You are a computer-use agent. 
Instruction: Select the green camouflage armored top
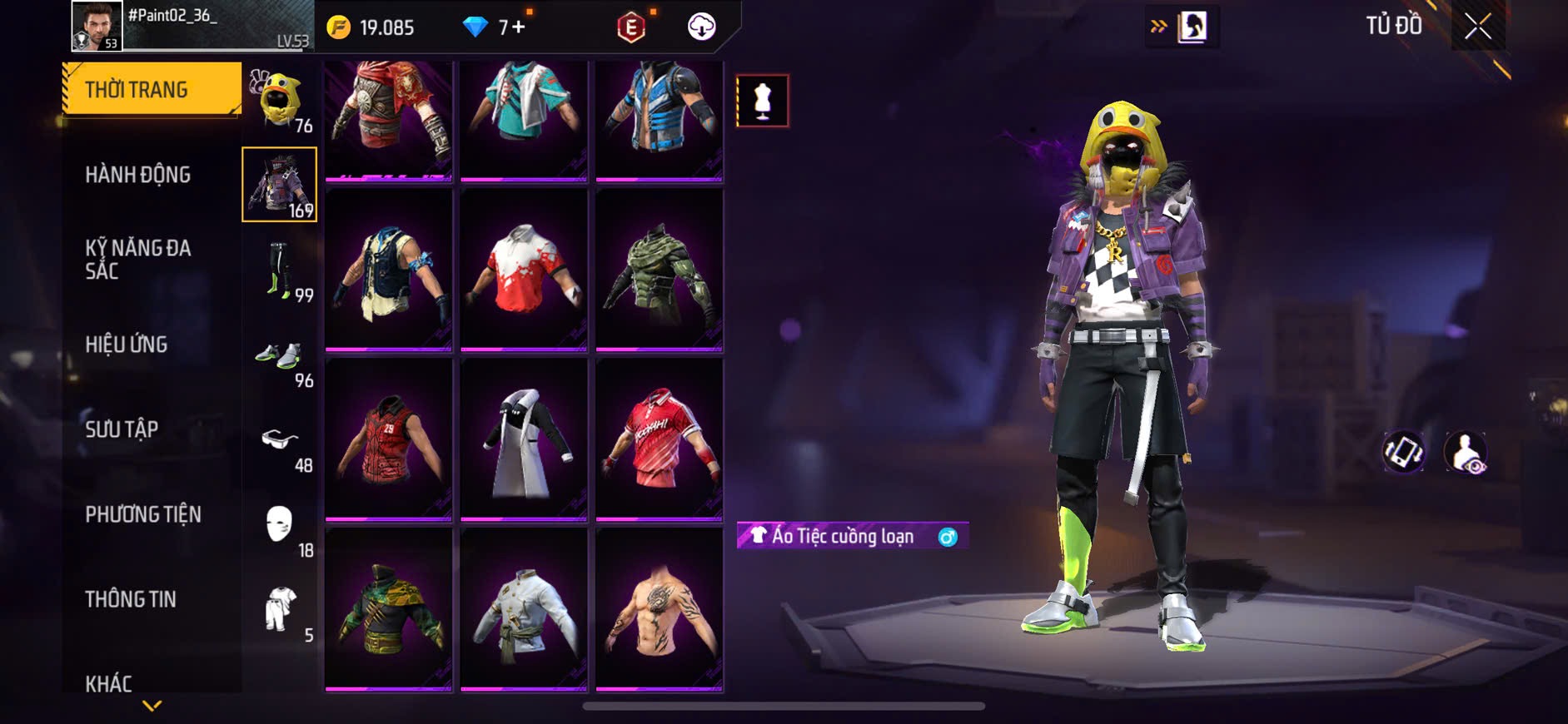tap(659, 270)
